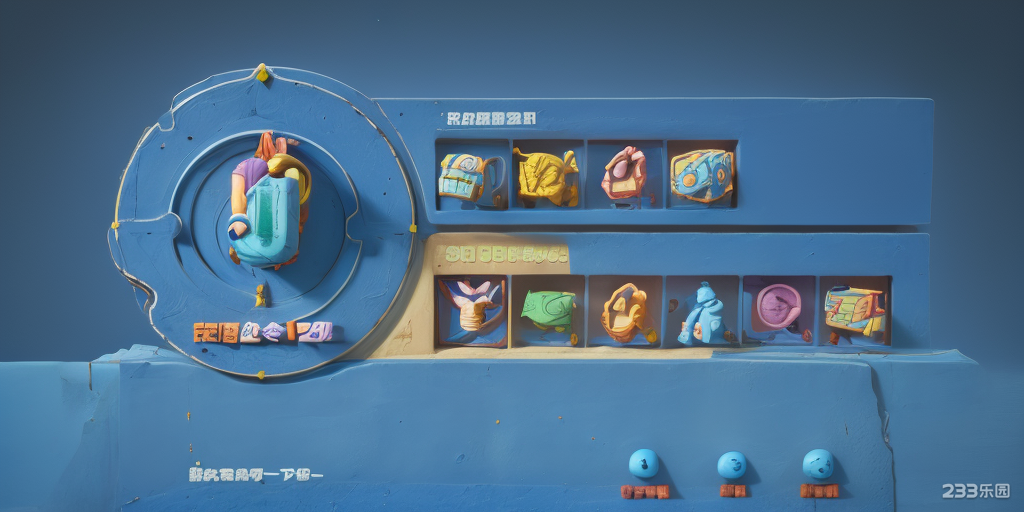Choose the yellow crumpled cloth item
The image size is (1024, 512).
click(546, 175)
